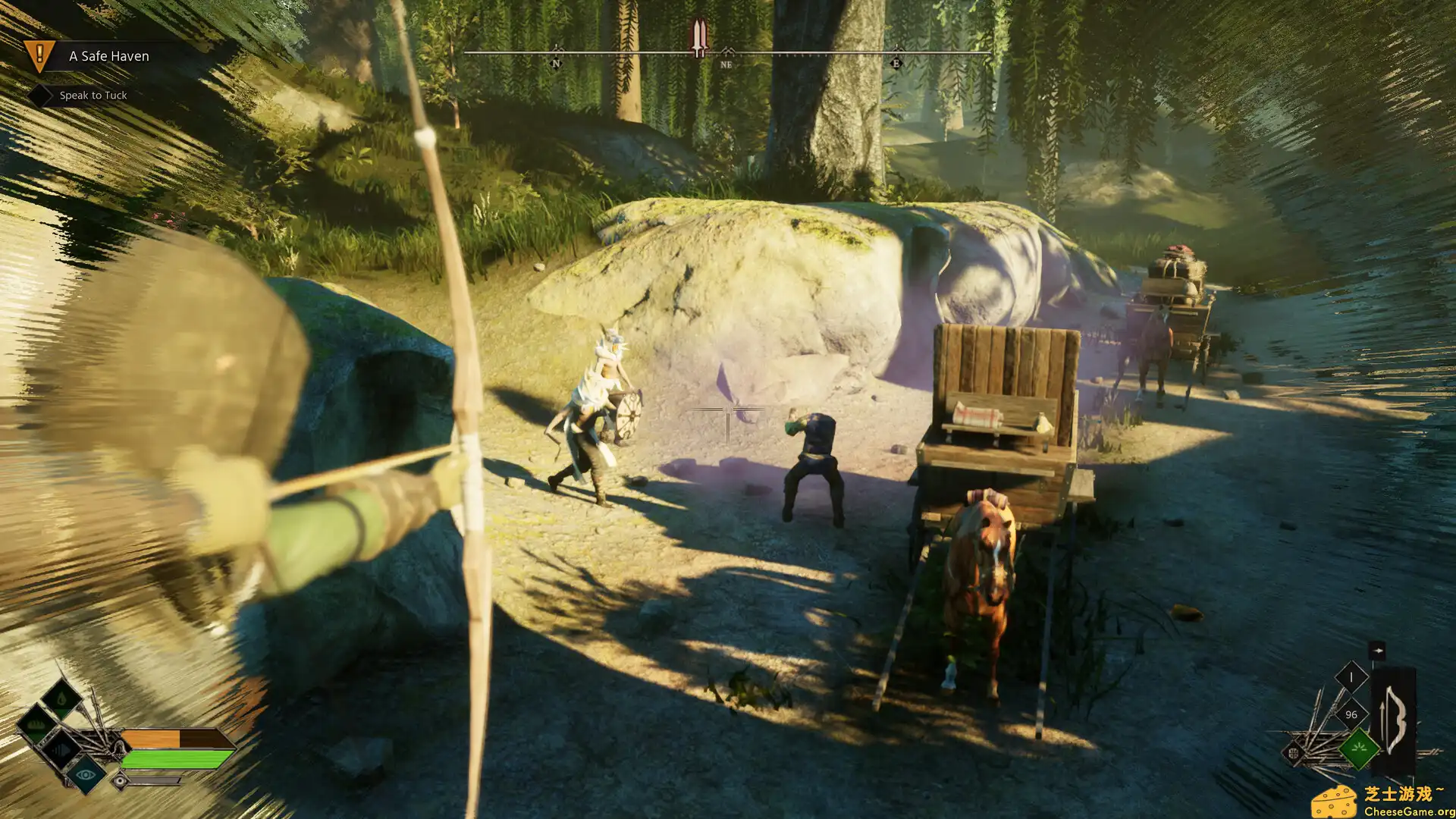Click the arrow quantity diamond showing 96
Viewport: 1456px width, 819px height.
point(1351,714)
